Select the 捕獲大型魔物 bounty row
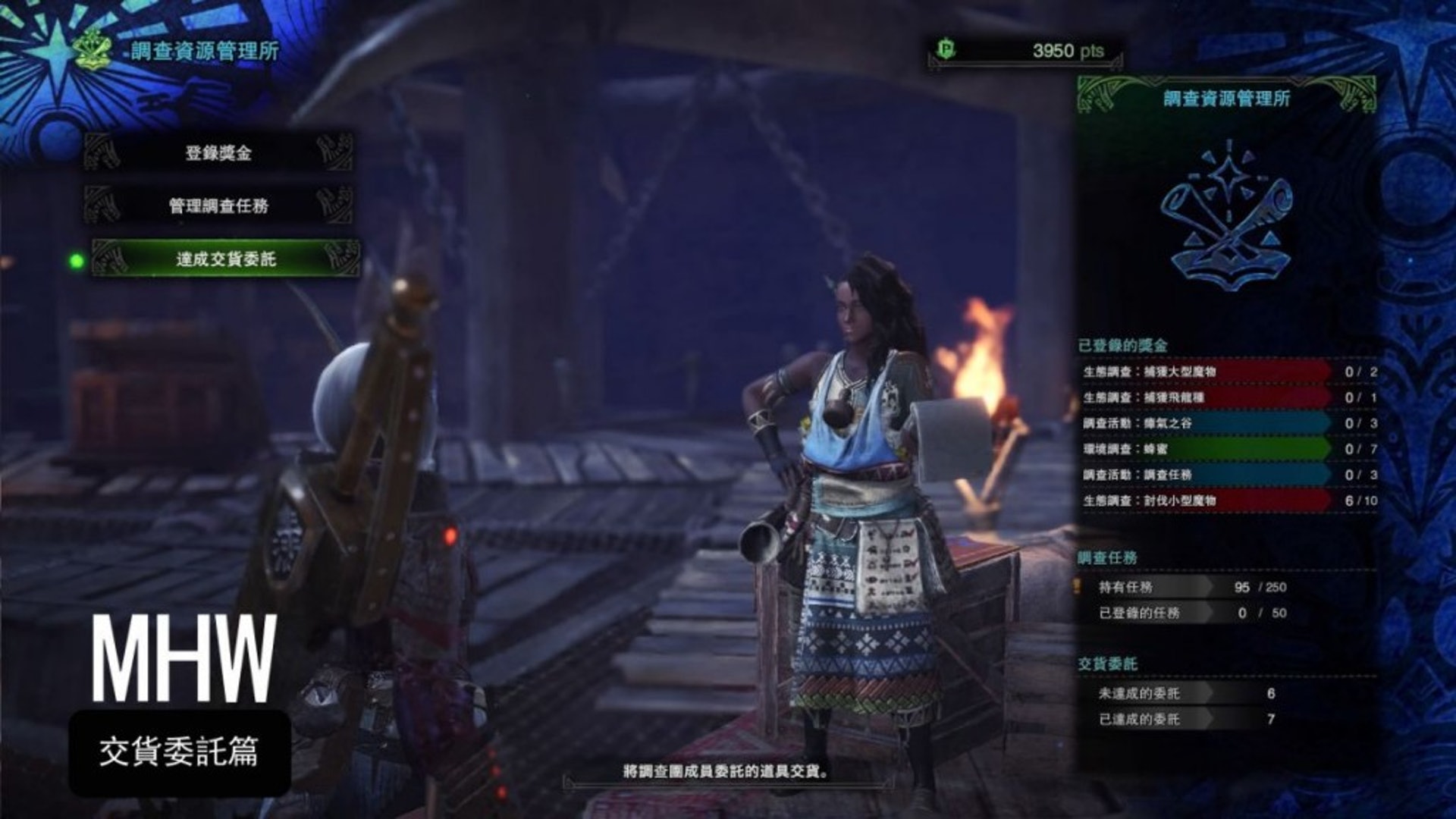Screen dimensions: 1456x819 pyautogui.click(x=1206, y=372)
